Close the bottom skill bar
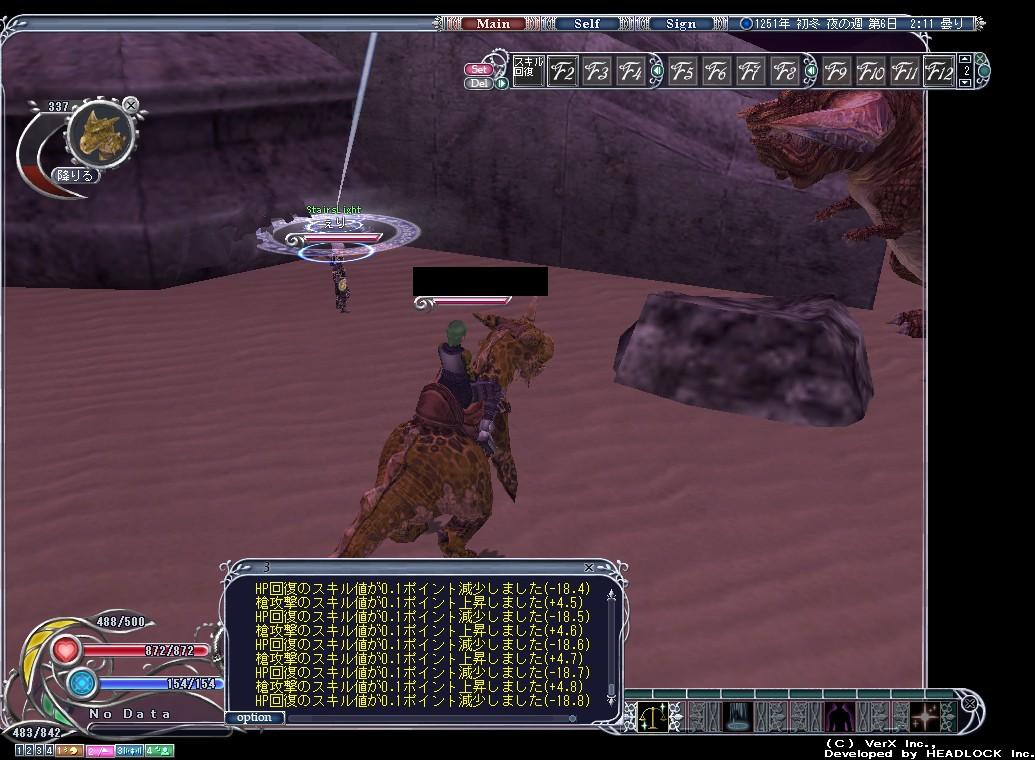The width and height of the screenshot is (1035, 760). (x=967, y=704)
